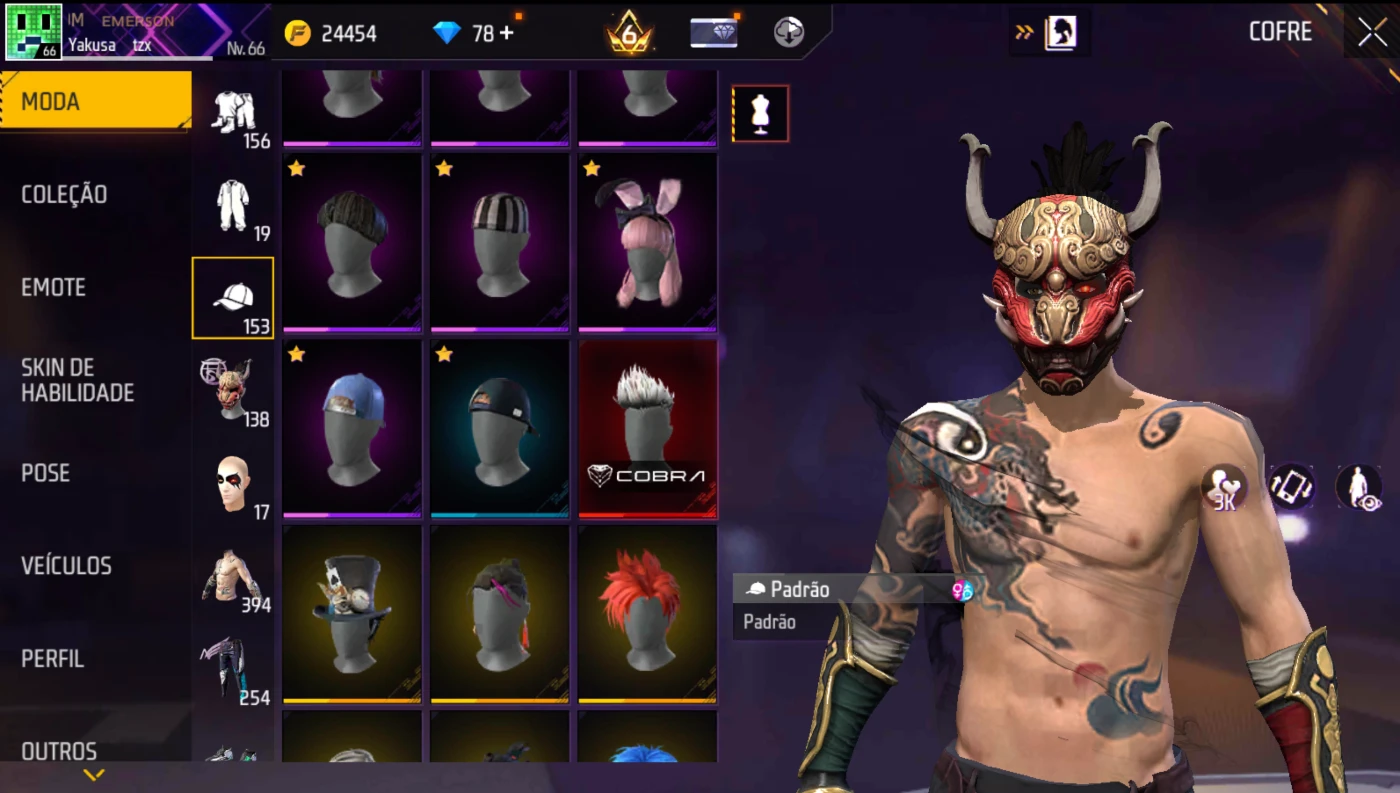Open the MODA category
Viewport: 1400px width, 793px height.
tap(95, 101)
